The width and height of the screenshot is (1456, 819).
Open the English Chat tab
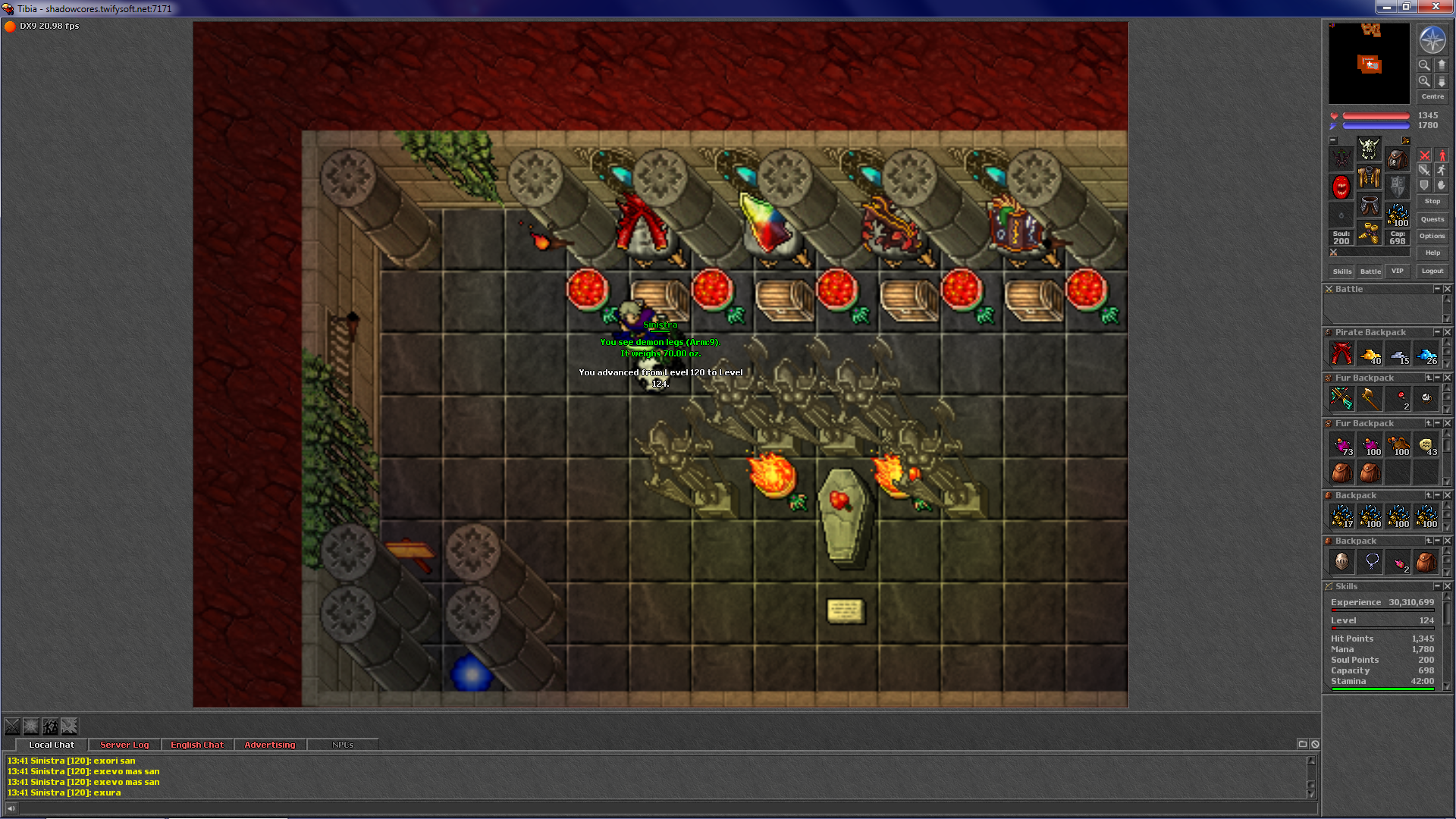197,745
